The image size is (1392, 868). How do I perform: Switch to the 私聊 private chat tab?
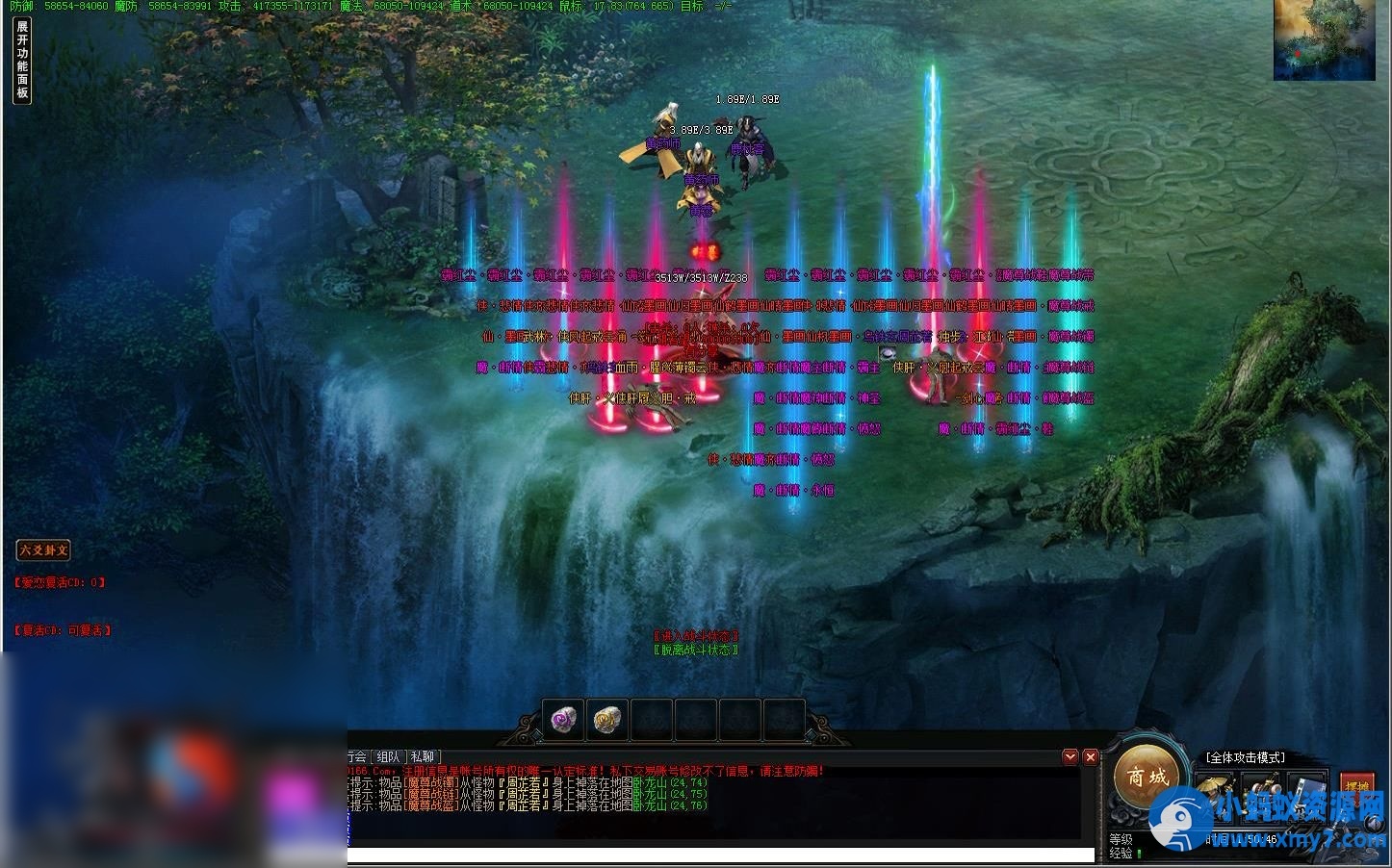pos(423,757)
